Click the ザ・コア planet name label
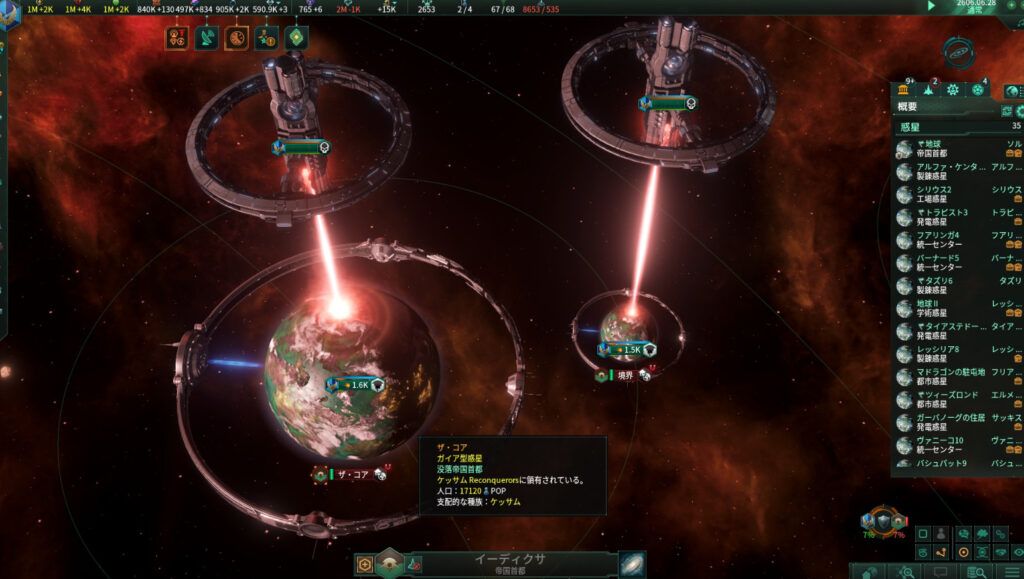The image size is (1024, 579). pos(350,475)
